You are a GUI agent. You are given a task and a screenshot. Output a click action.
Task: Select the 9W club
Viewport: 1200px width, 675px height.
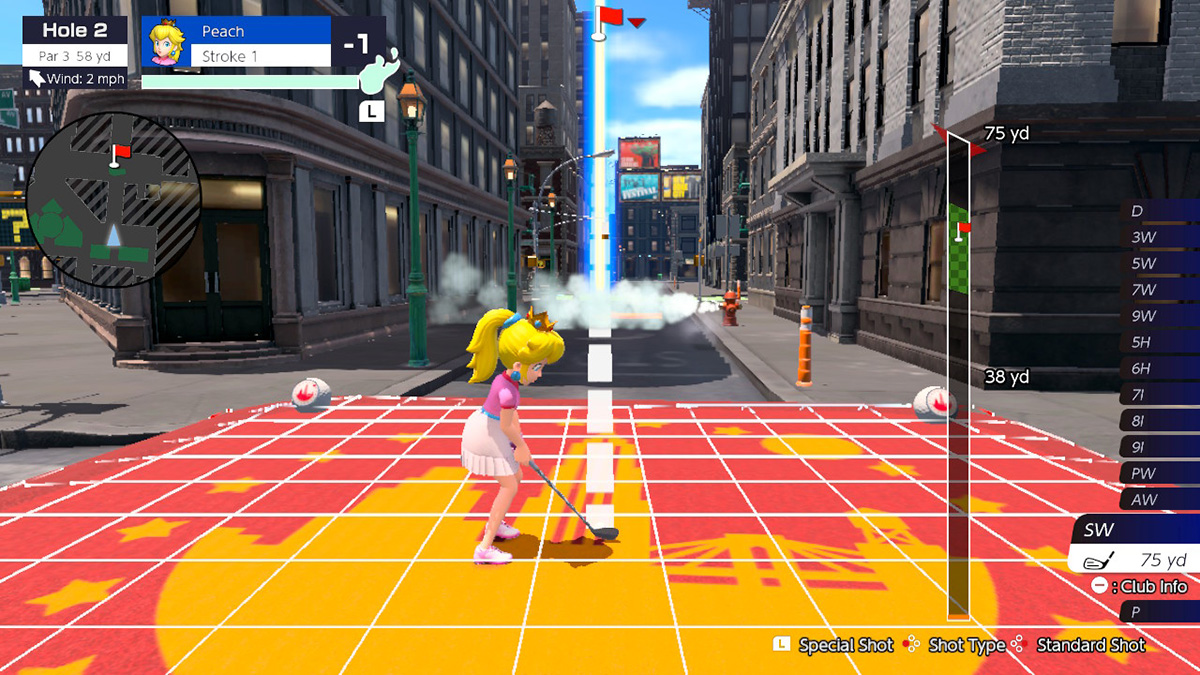(x=1160, y=316)
